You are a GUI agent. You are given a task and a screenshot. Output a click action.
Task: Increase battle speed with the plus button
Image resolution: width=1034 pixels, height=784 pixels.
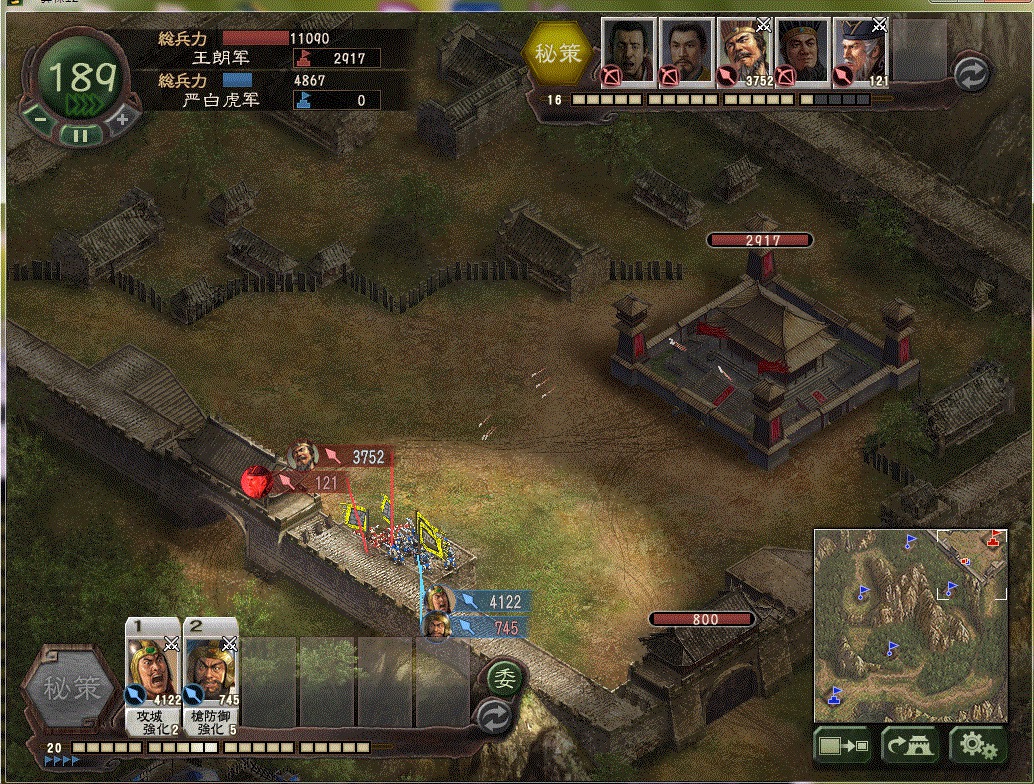pos(122,118)
